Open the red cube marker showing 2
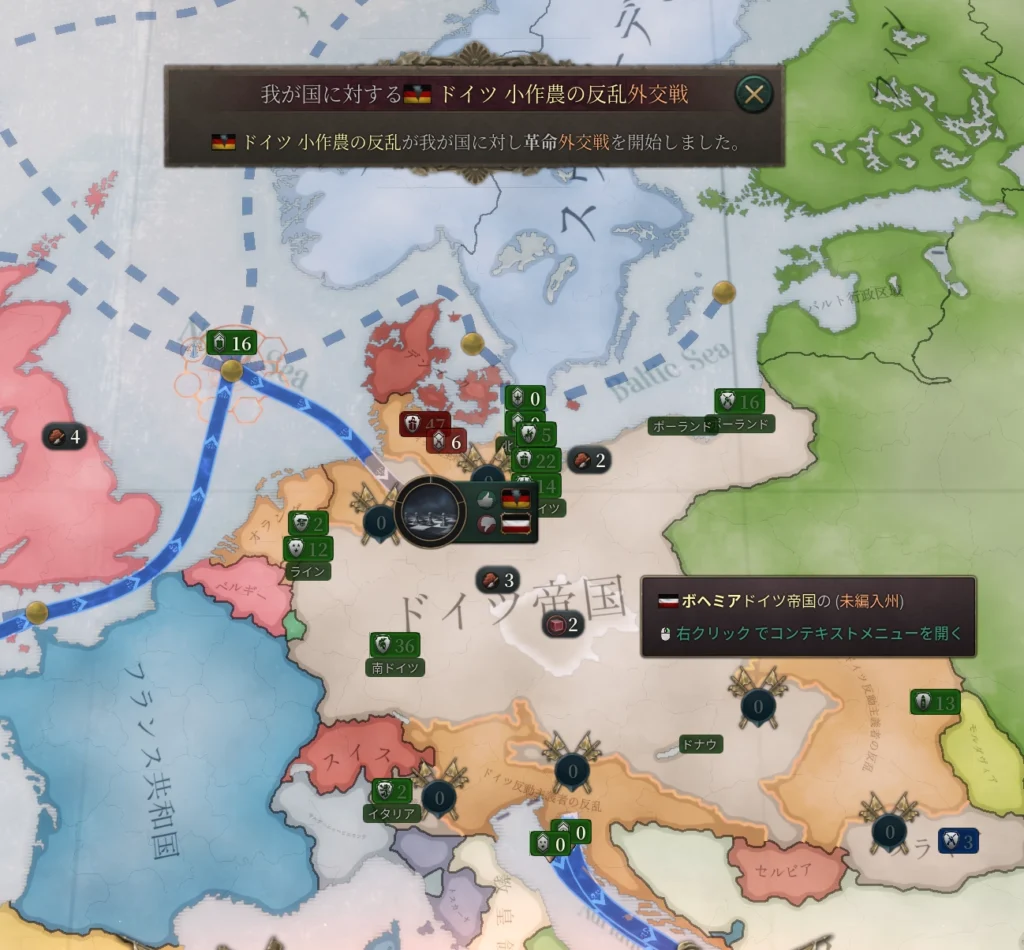This screenshot has height=950, width=1024. (563, 626)
